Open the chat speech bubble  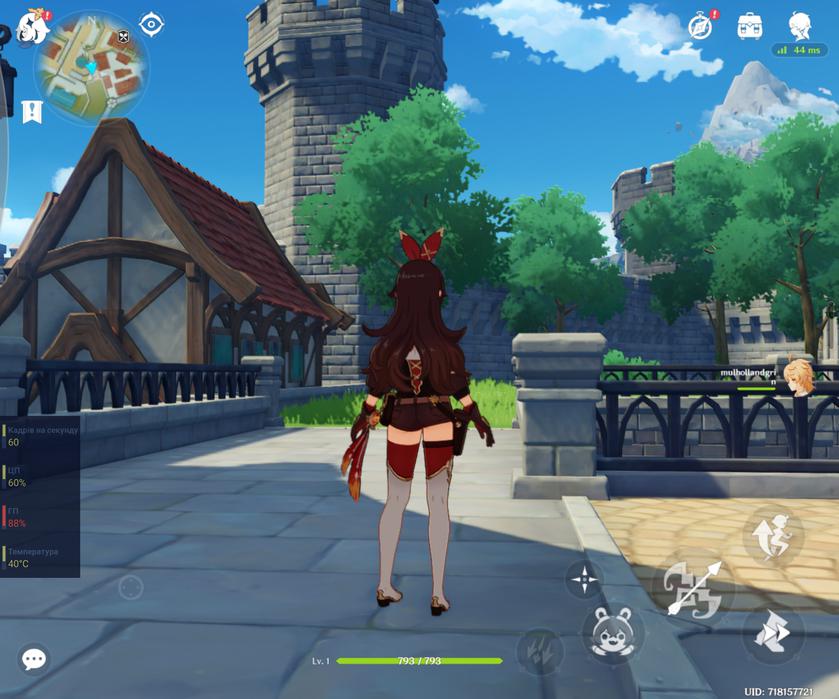tap(34, 659)
